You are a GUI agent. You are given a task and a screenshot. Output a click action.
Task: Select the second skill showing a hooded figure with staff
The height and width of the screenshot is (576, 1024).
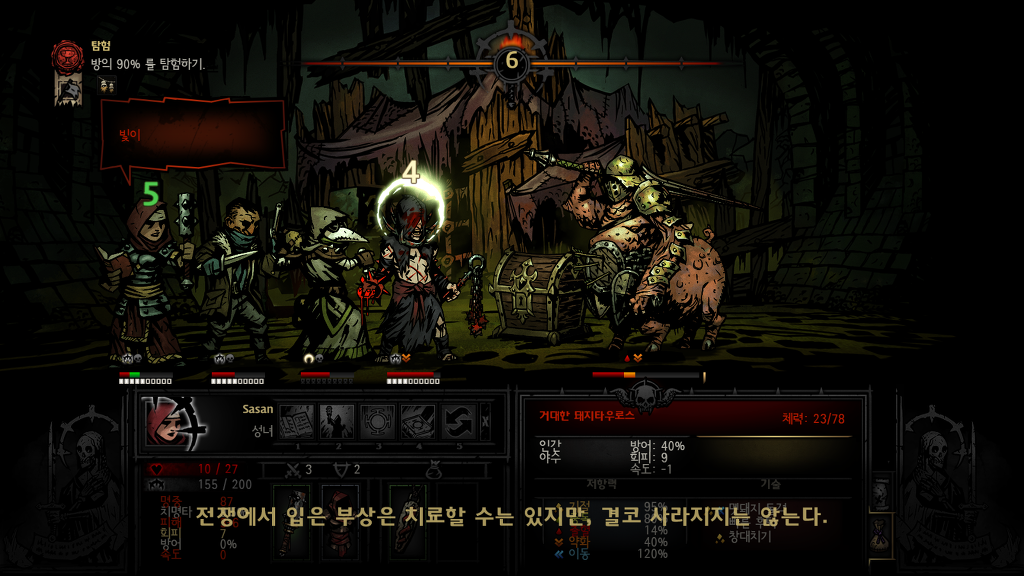(337, 421)
